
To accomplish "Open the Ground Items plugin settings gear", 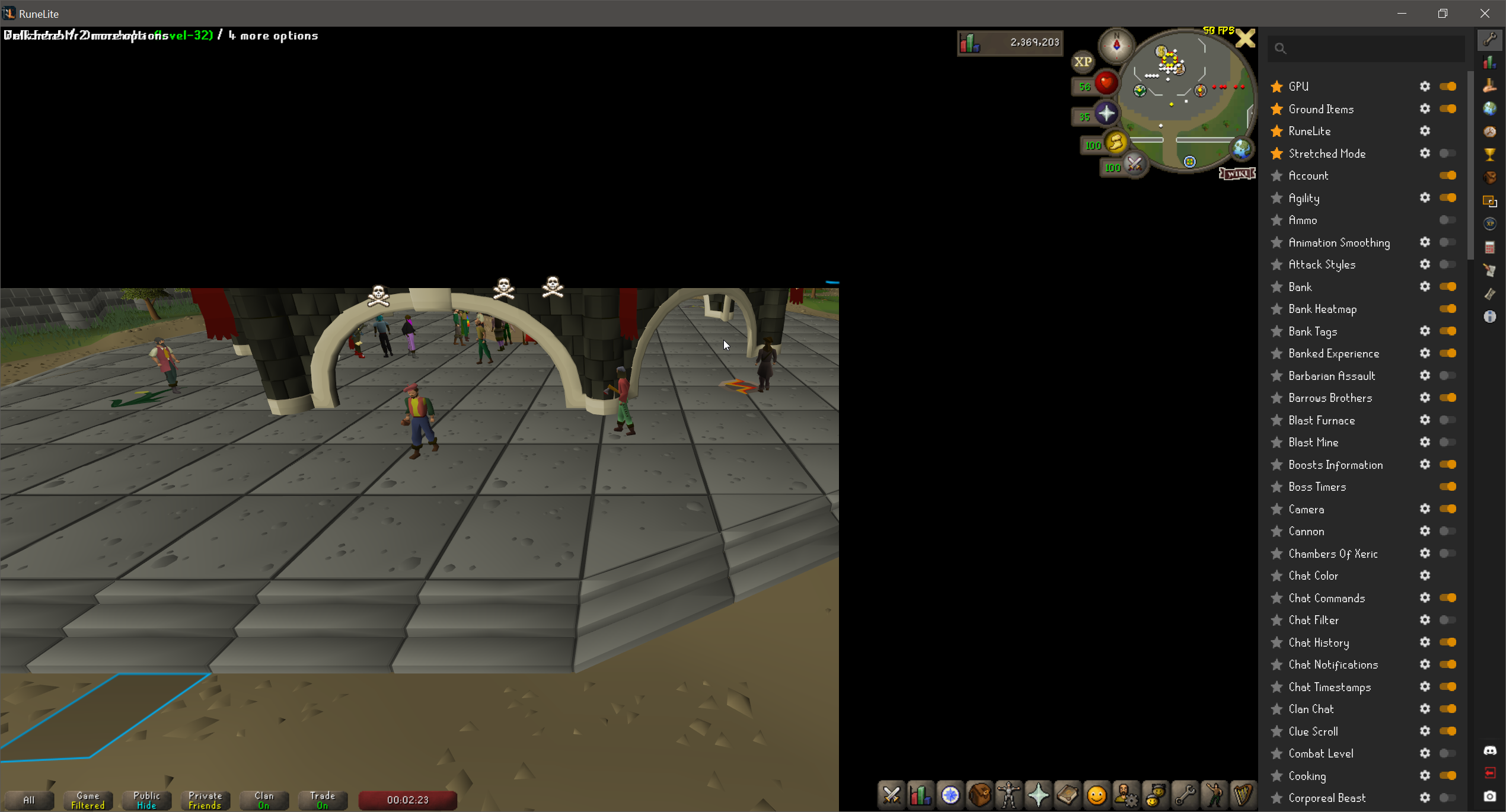I will pos(1425,109).
